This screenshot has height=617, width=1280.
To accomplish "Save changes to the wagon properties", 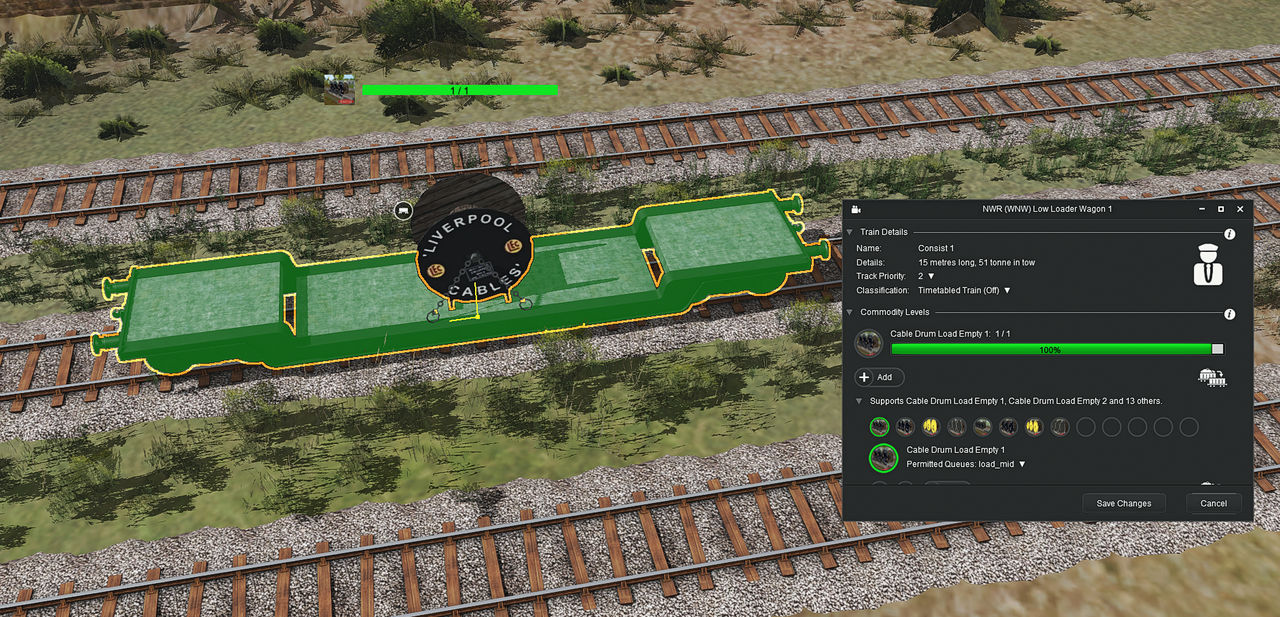I will click(1123, 503).
